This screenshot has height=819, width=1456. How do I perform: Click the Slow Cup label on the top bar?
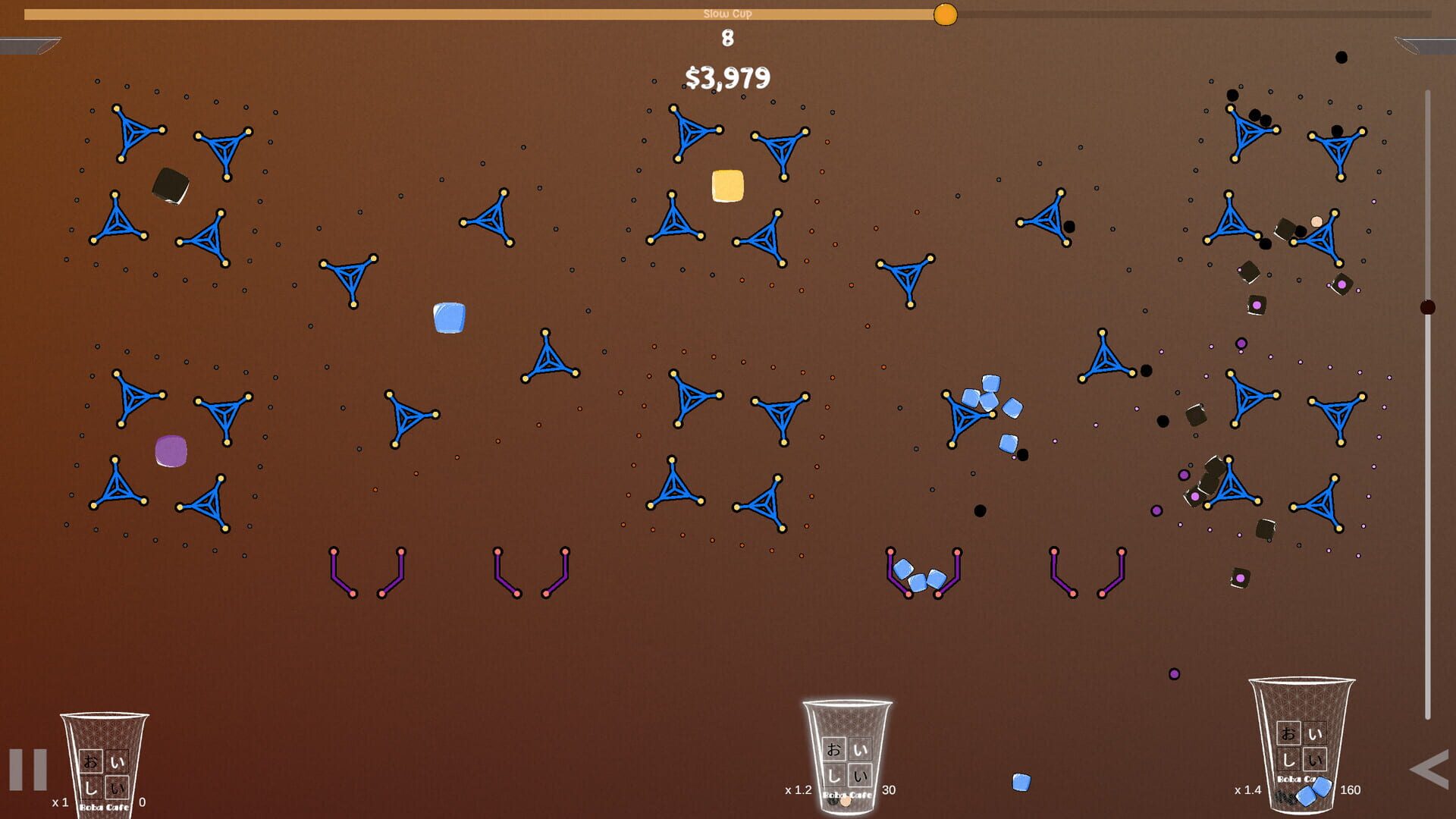click(x=727, y=12)
